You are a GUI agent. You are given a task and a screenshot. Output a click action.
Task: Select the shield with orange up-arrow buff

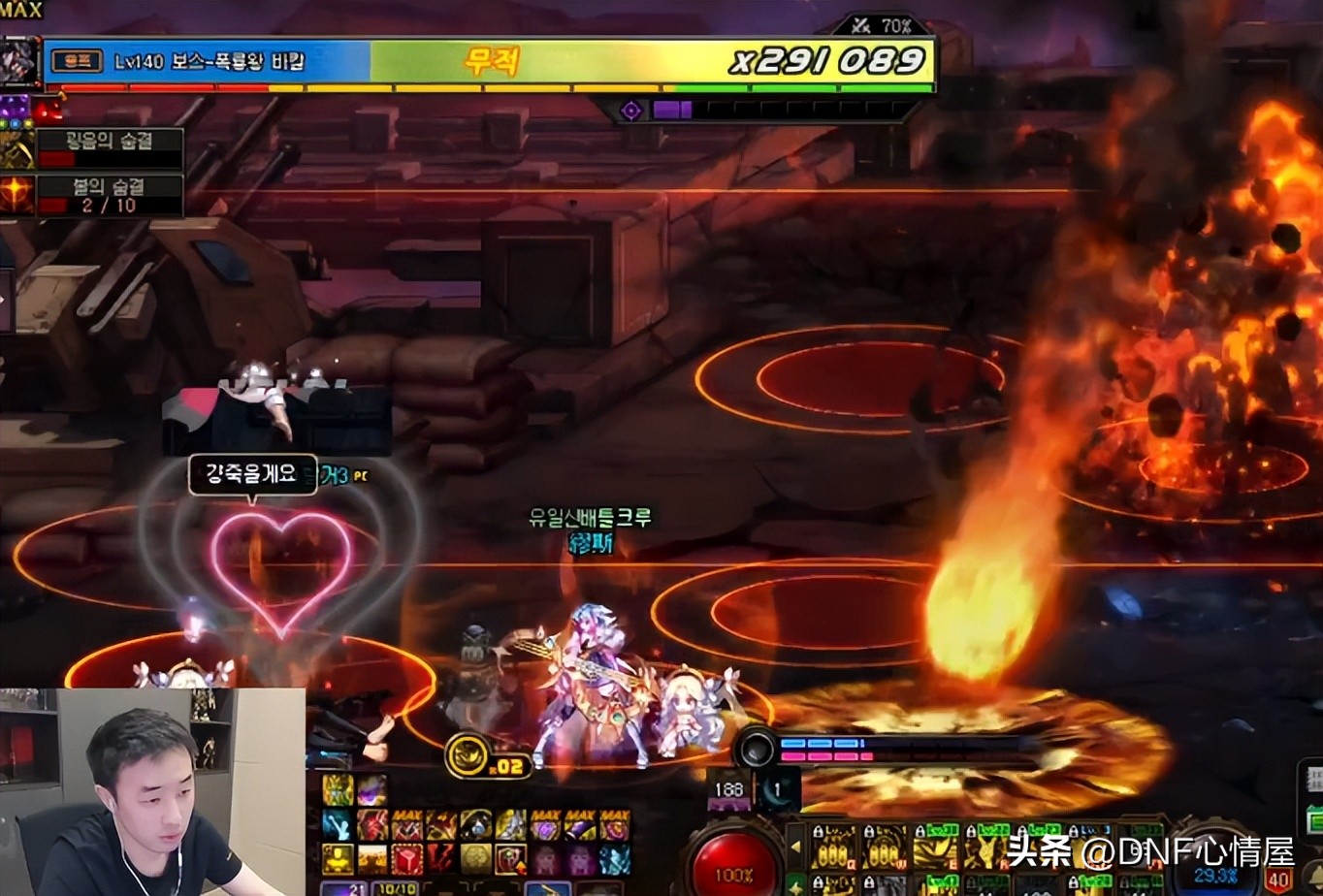pyautogui.click(x=511, y=859)
